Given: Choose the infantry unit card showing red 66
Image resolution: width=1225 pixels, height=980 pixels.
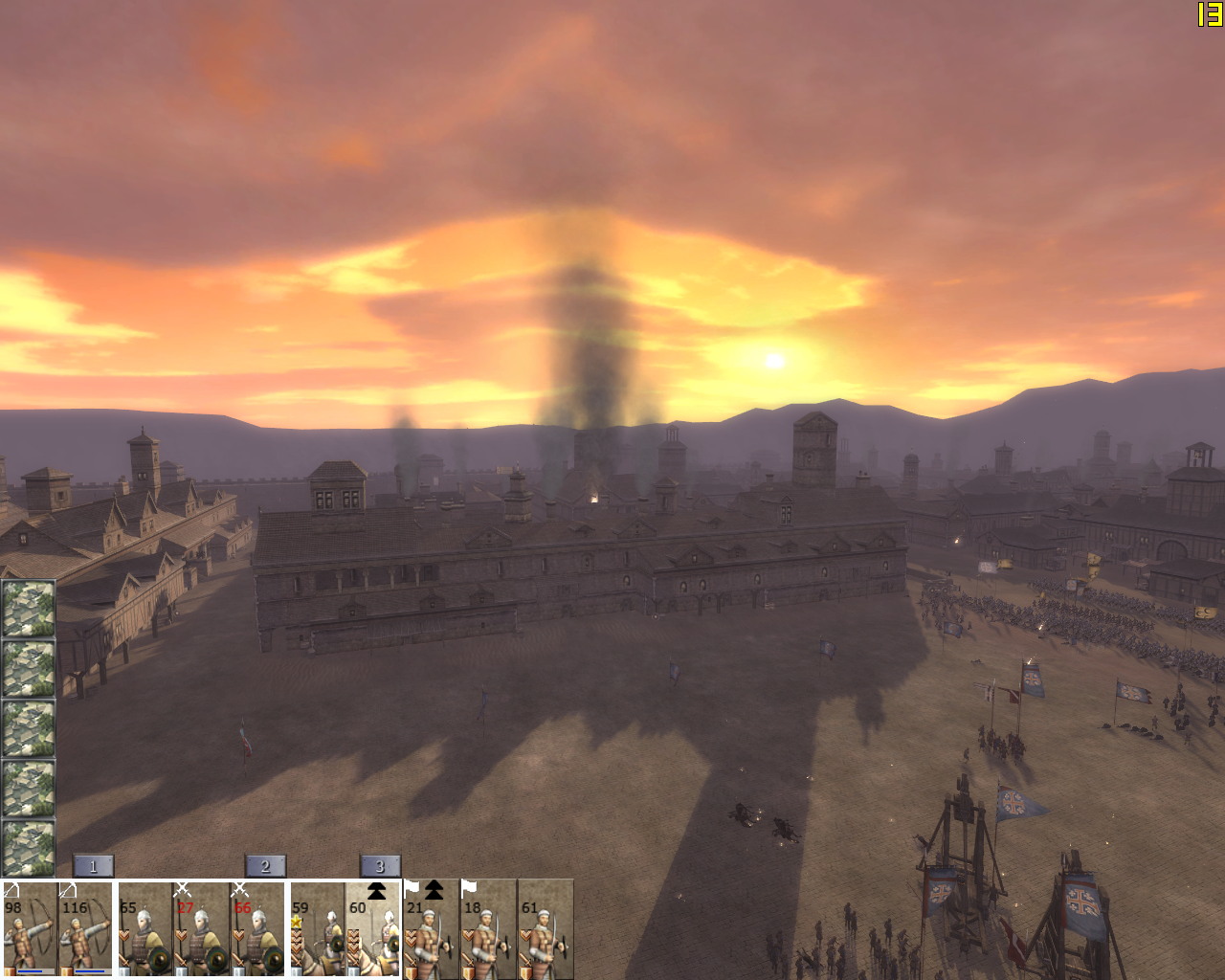Looking at the screenshot, I should (x=257, y=930).
